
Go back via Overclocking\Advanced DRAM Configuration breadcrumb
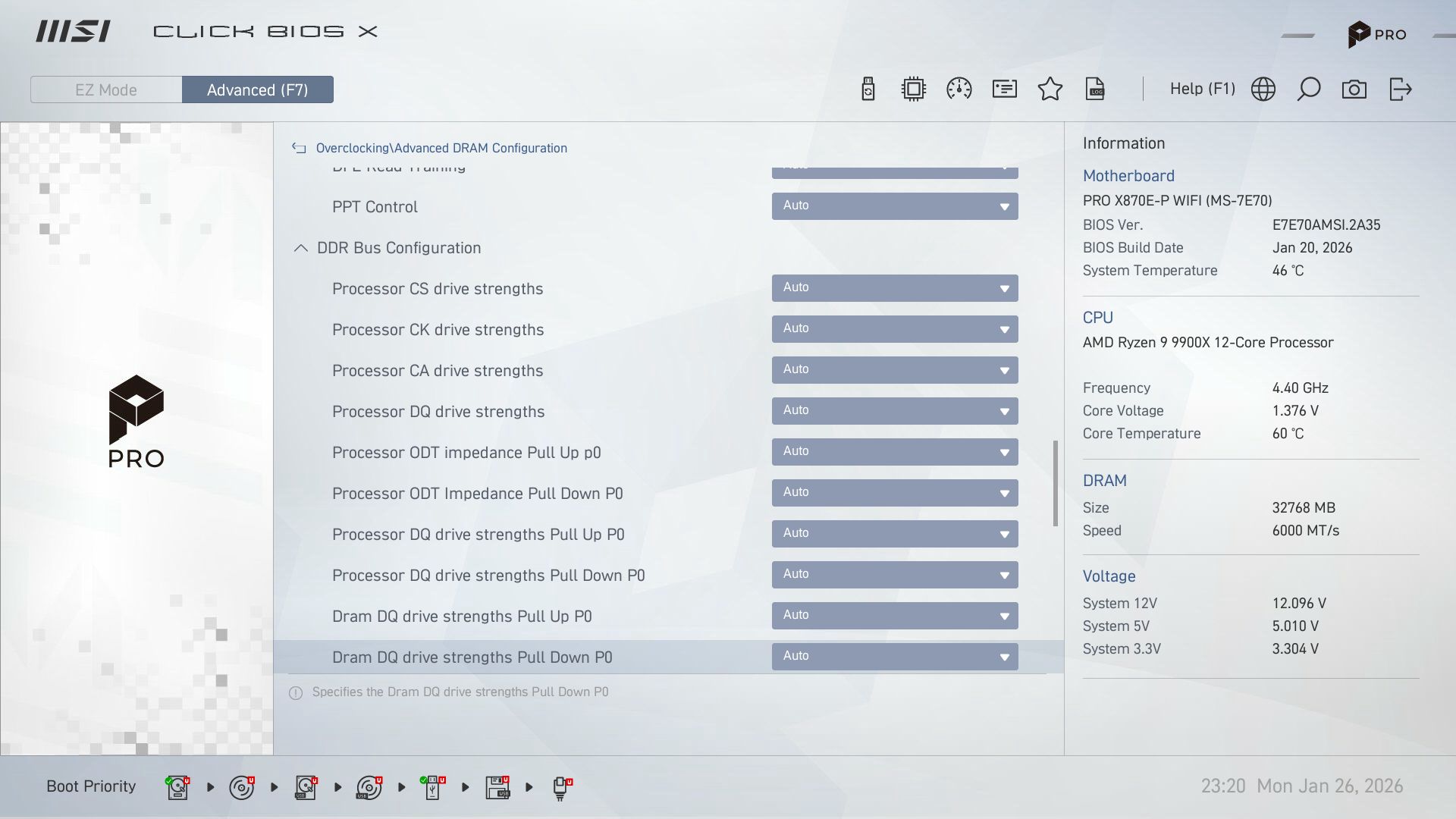[x=442, y=148]
